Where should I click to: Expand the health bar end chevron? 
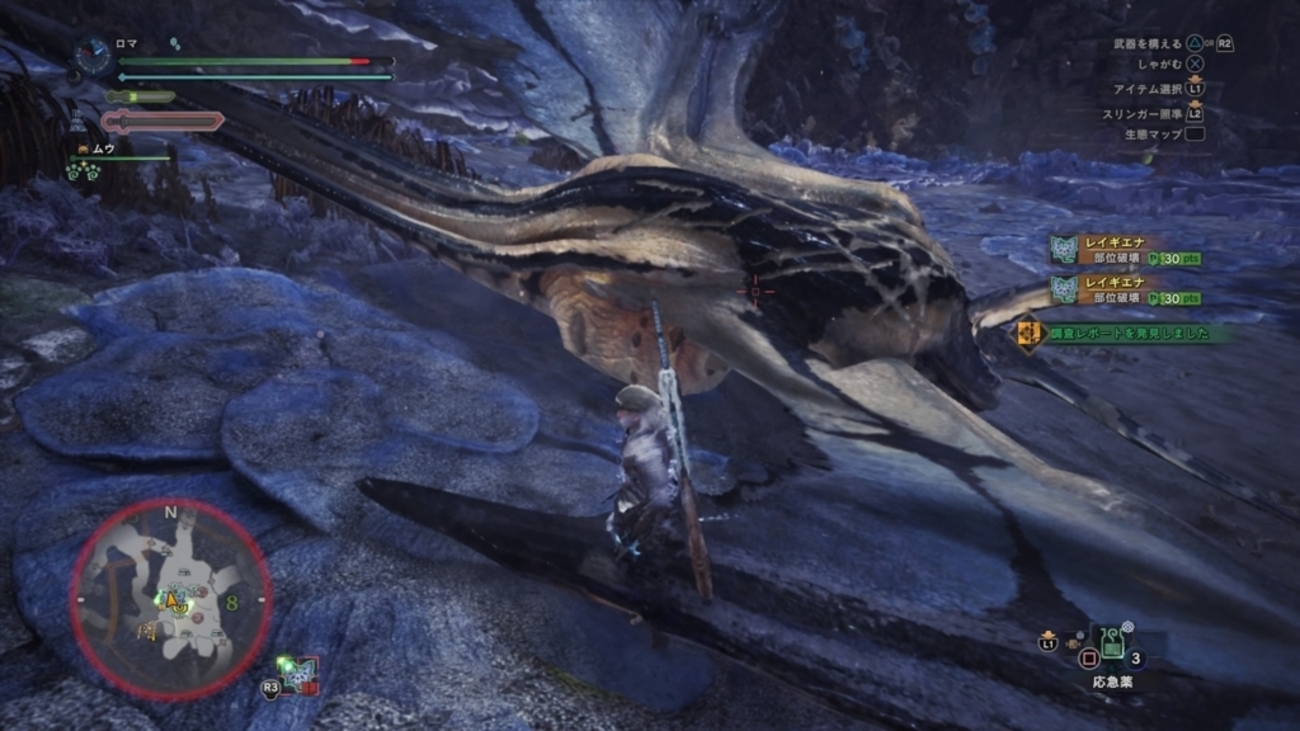392,59
